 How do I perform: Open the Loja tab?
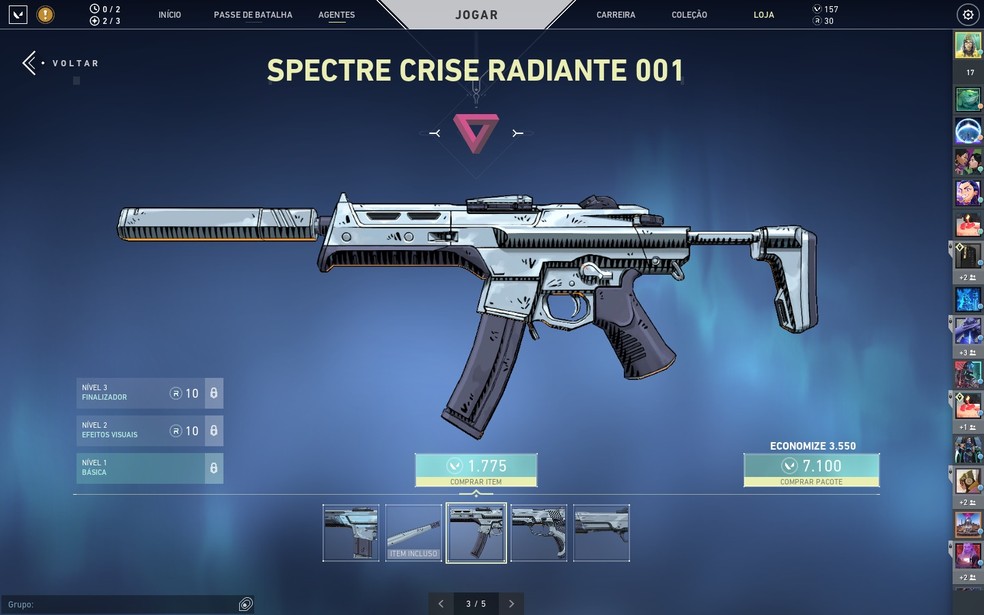(x=764, y=15)
